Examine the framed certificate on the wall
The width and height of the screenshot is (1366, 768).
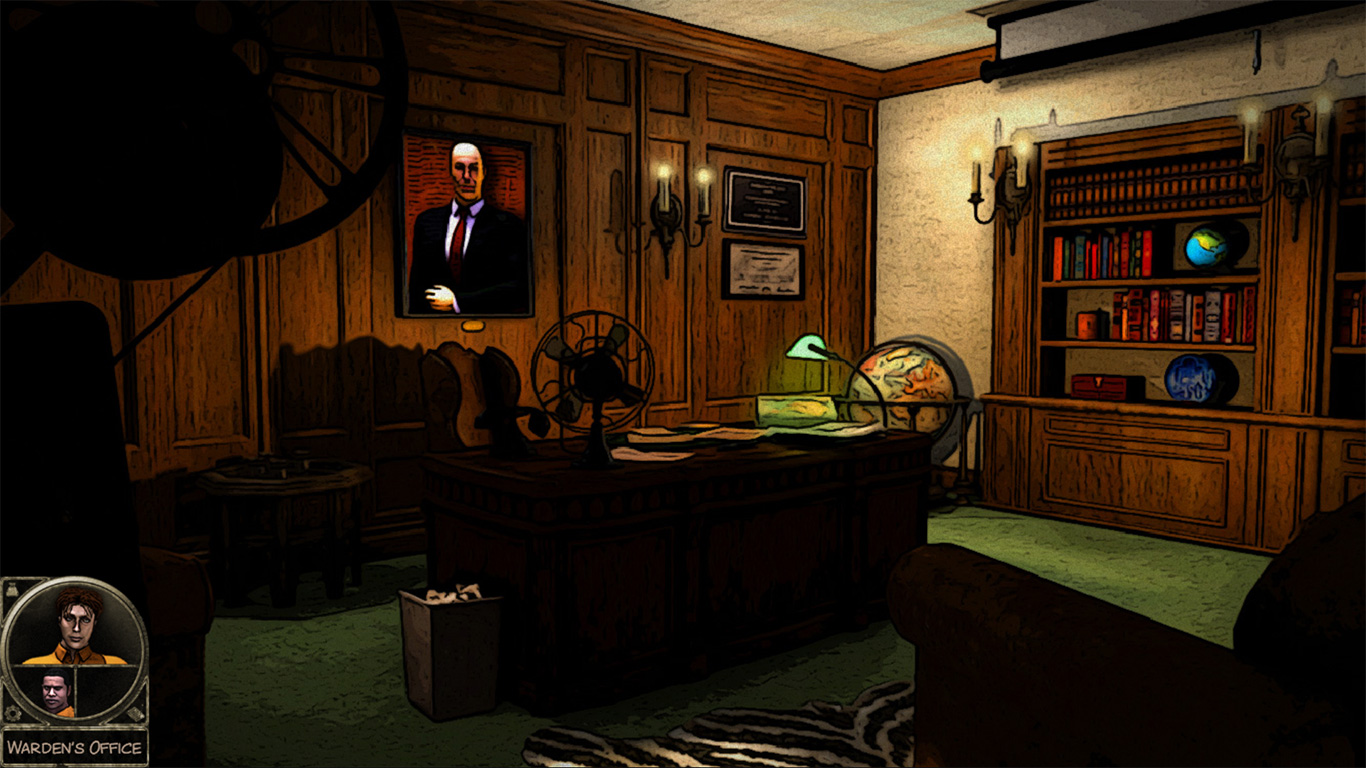762,270
